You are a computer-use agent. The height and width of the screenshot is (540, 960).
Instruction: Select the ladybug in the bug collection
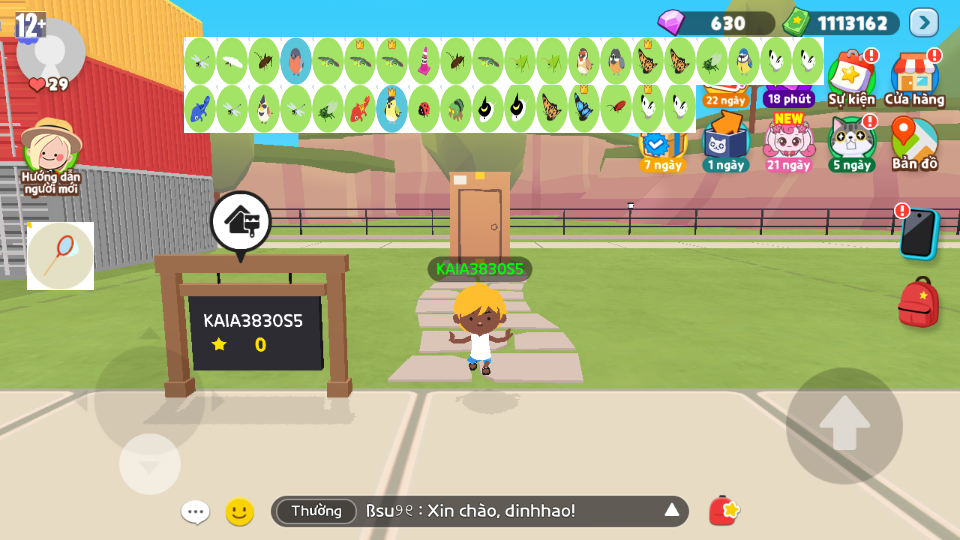[x=424, y=108]
